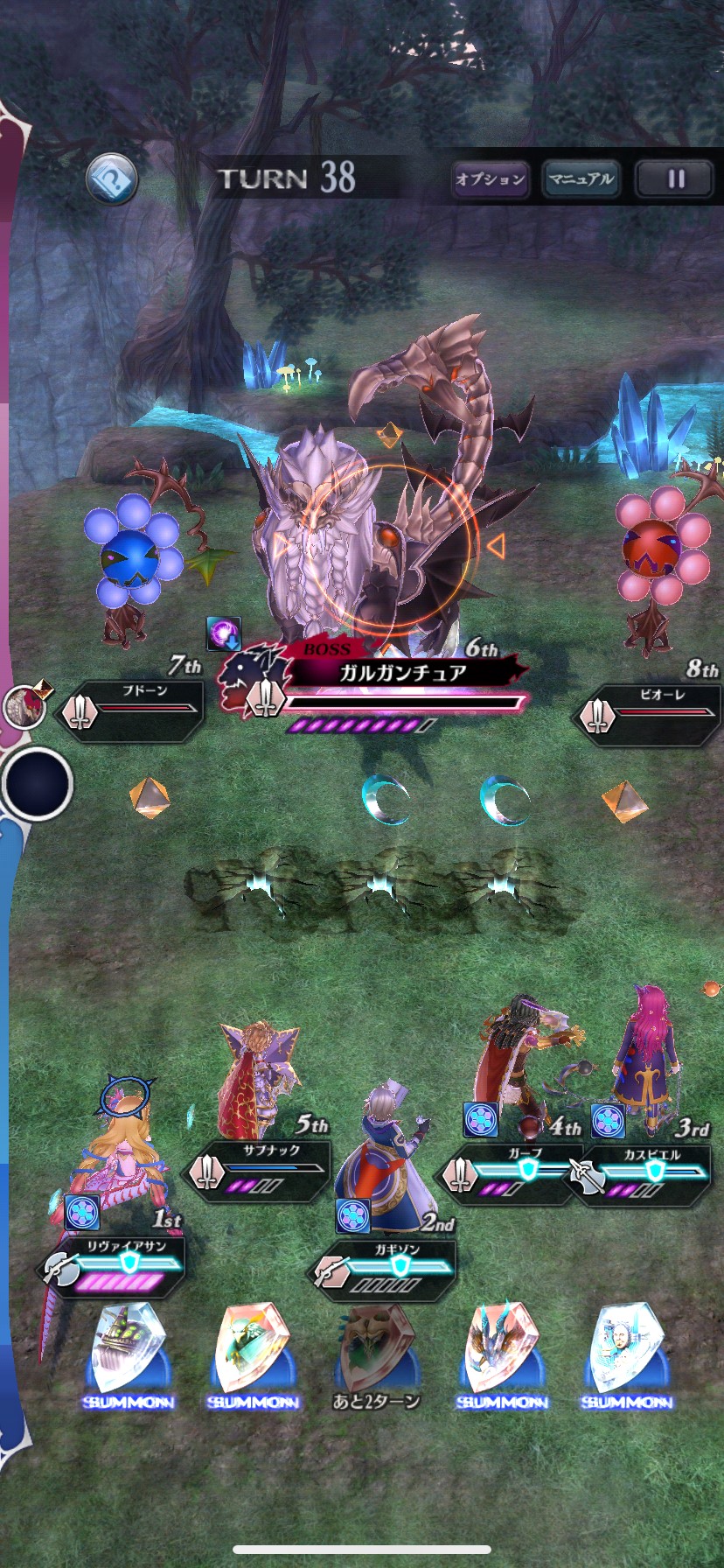
Task: Inspect the purple orb status icon on boss
Action: 223,633
